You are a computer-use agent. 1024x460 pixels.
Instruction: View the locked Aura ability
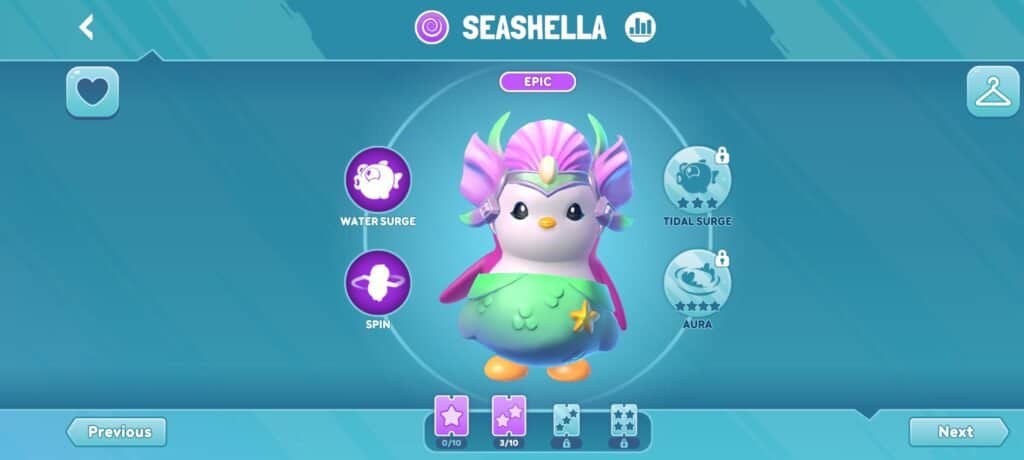pos(697,283)
